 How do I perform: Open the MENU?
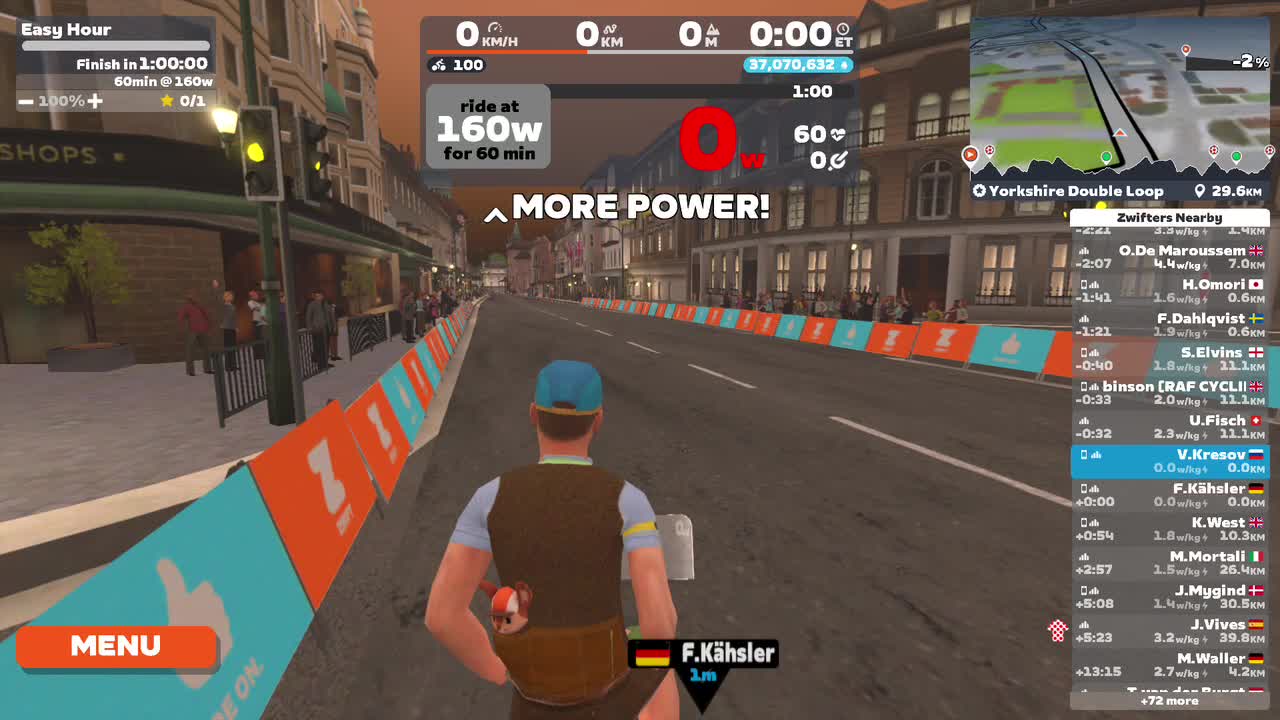coord(115,646)
